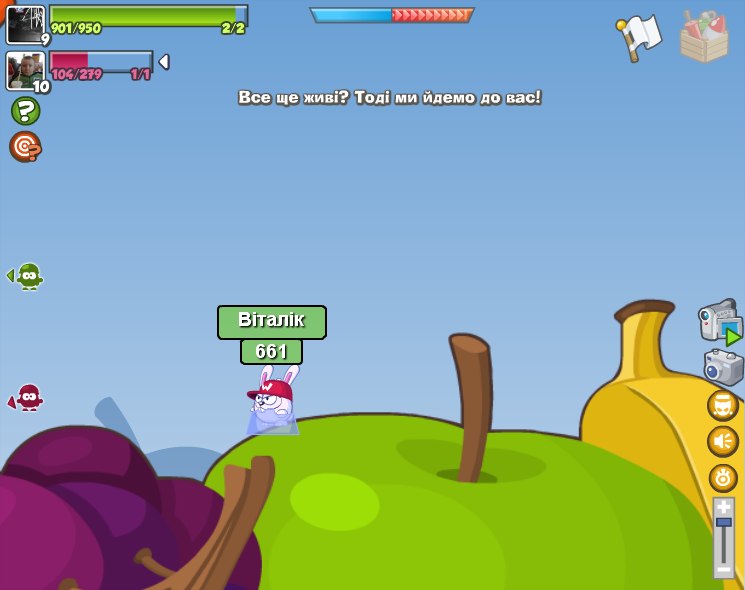745x590 pixels.
Task: Click the green off-screen worm indicator
Action: pos(27,276)
